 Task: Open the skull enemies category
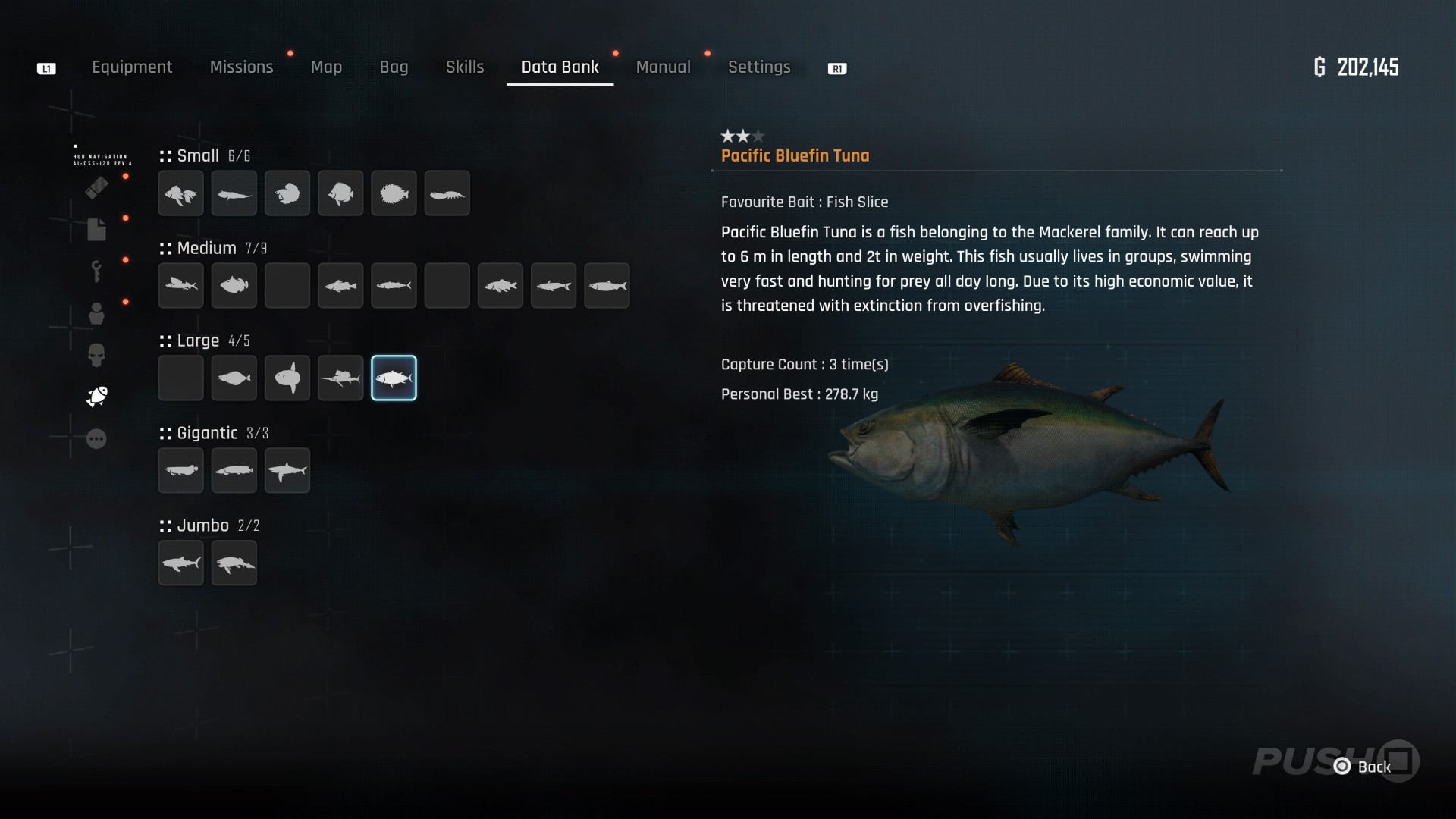click(x=96, y=355)
